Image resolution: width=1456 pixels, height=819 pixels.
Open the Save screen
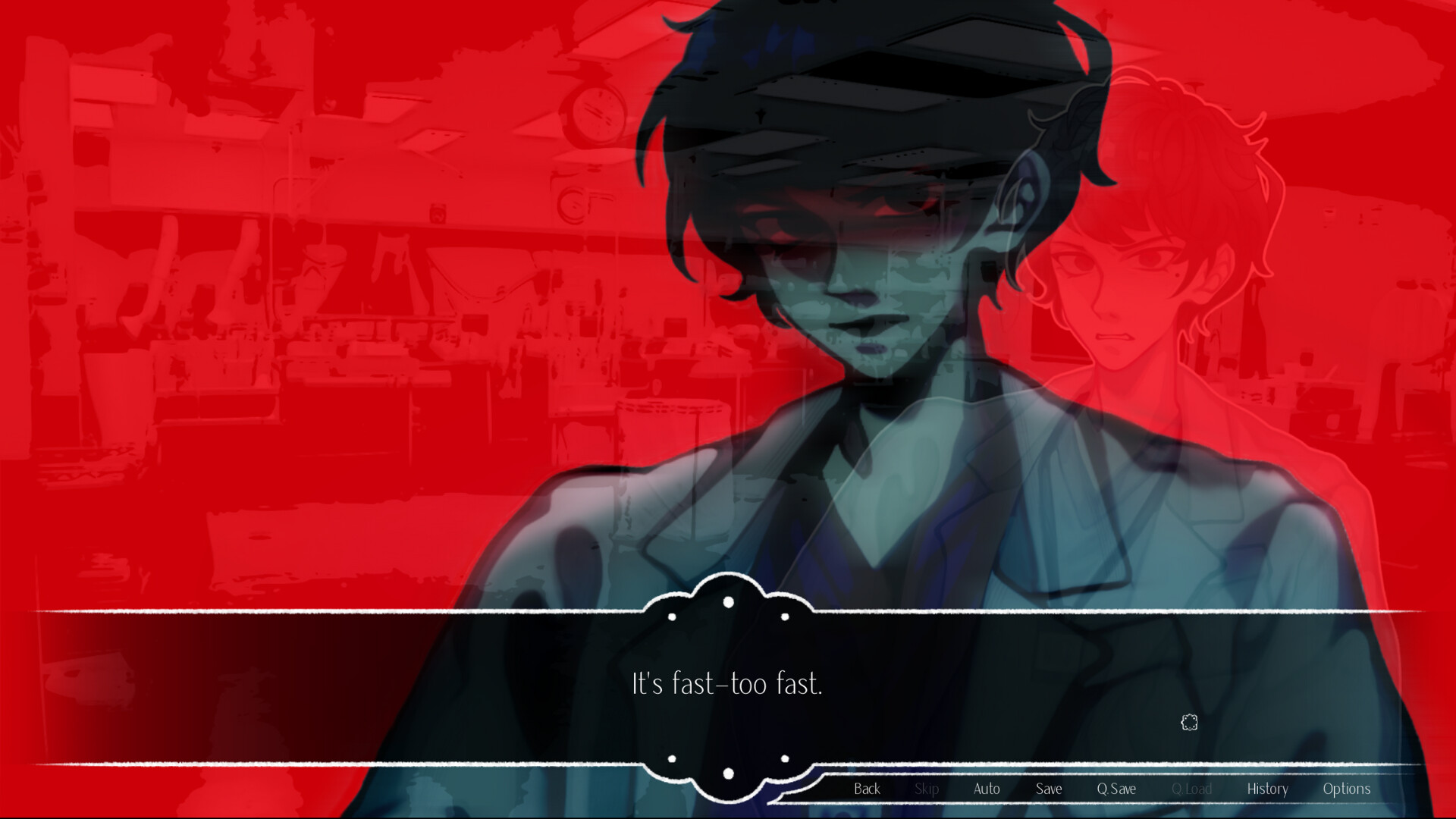pos(1047,789)
